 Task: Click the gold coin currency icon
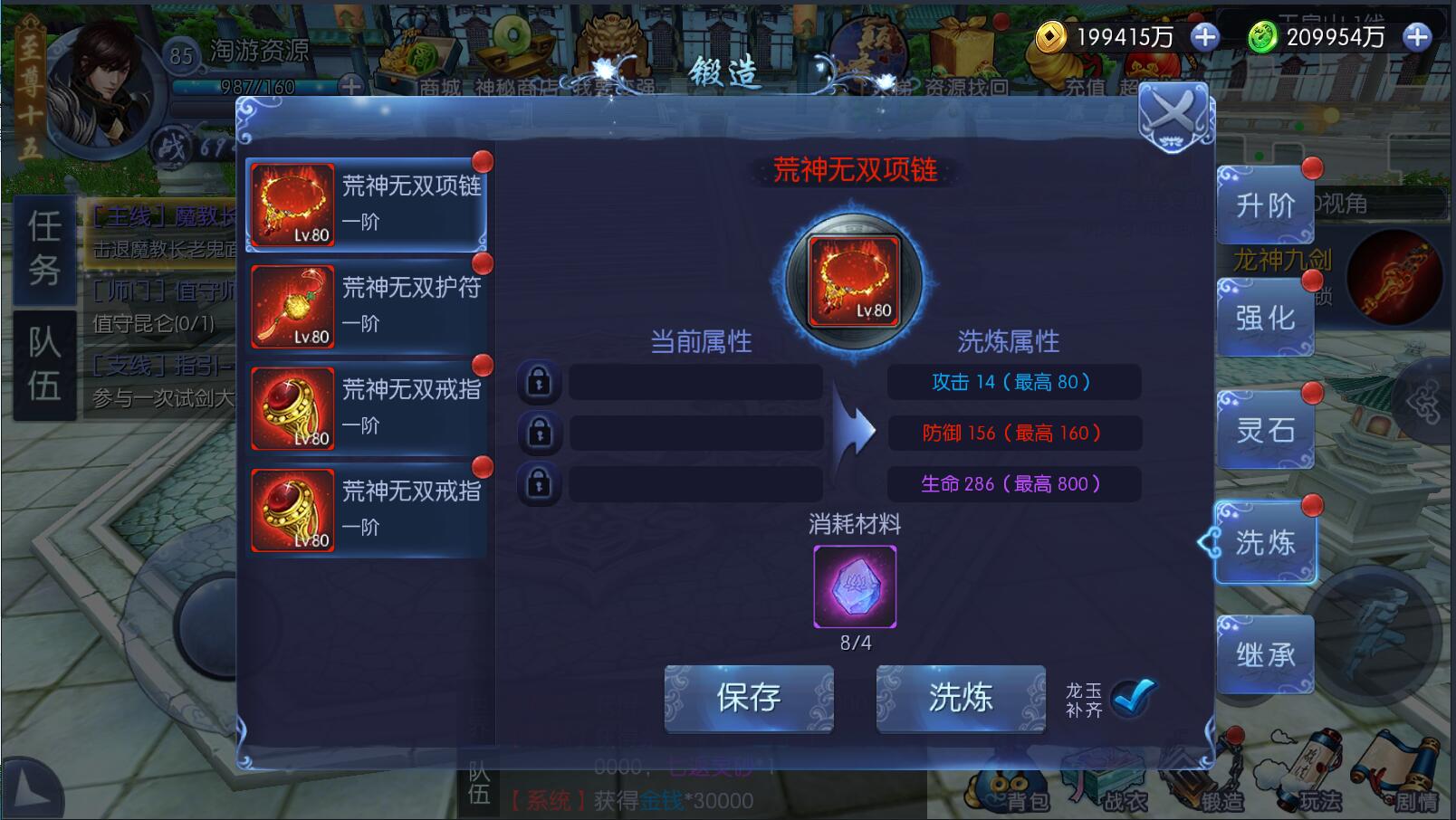point(1050,38)
